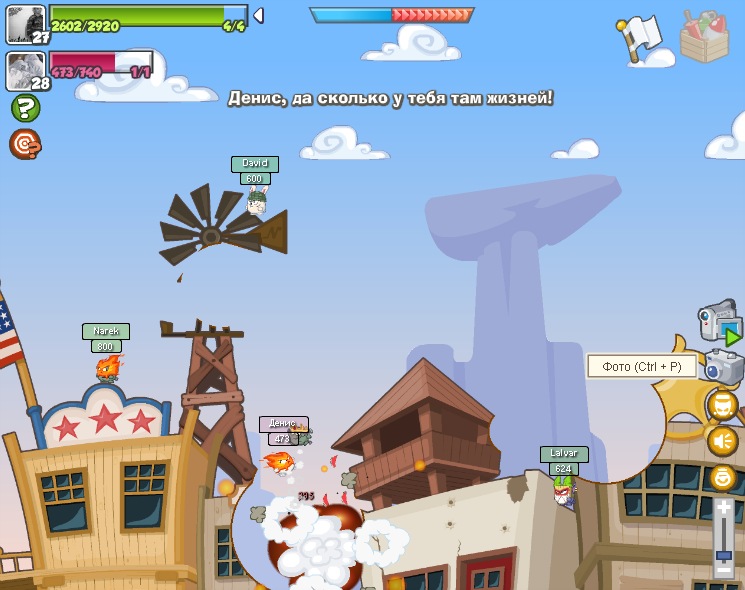Zoom out with the minus button

(x=723, y=570)
